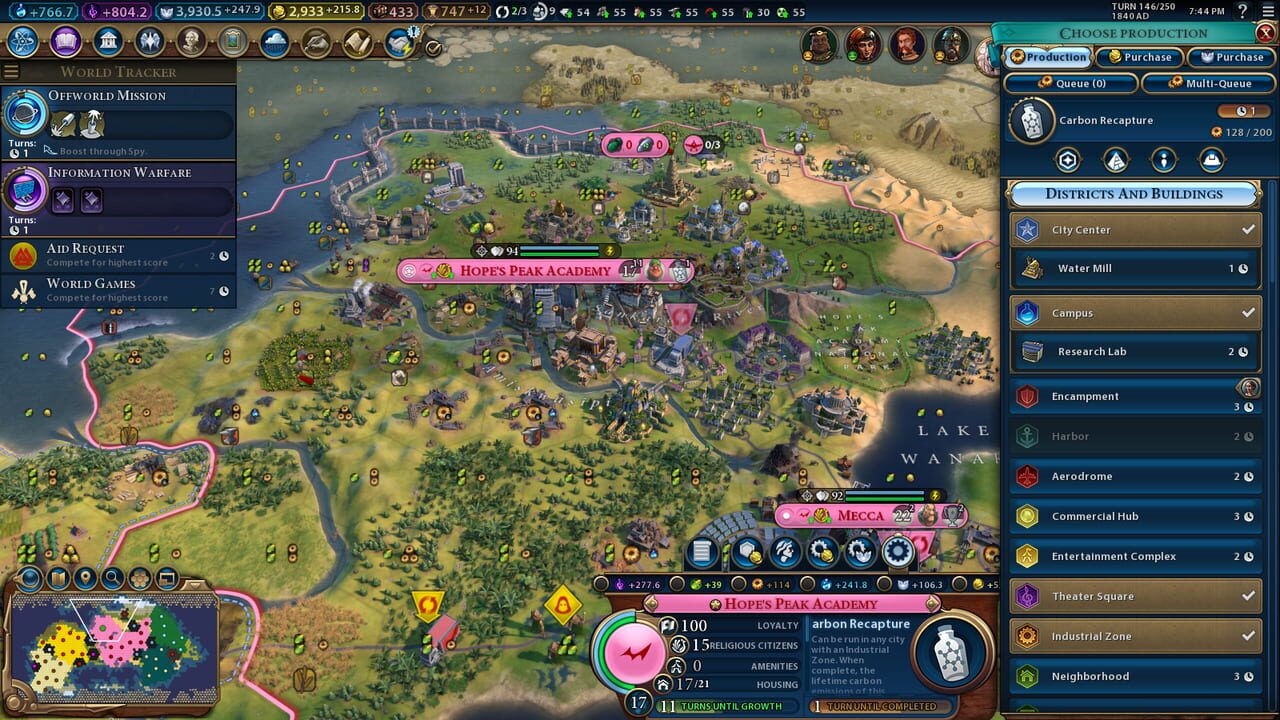Open the Religion screen
The height and width of the screenshot is (720, 1280).
148,42
